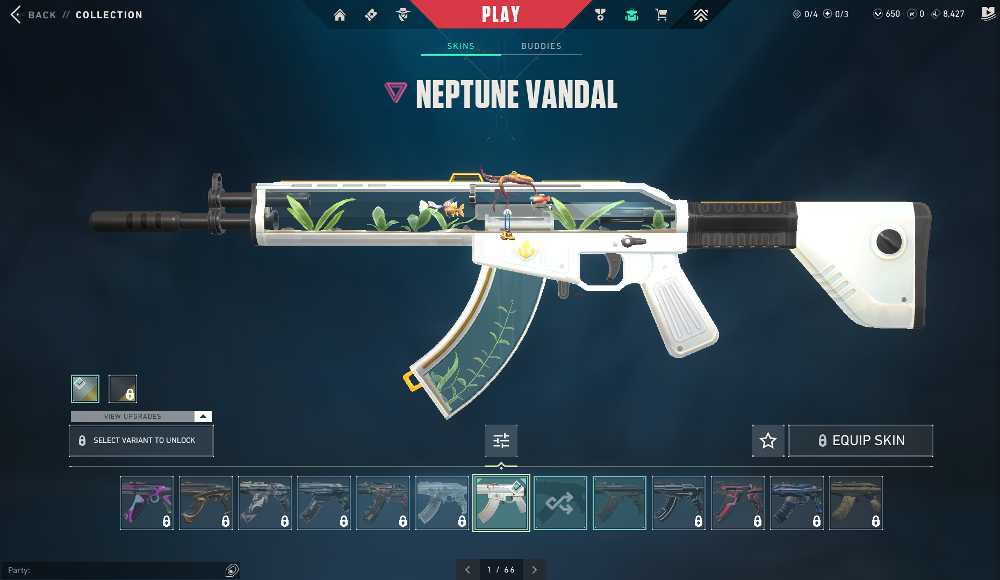Open the home icon in top navigation

click(x=340, y=15)
